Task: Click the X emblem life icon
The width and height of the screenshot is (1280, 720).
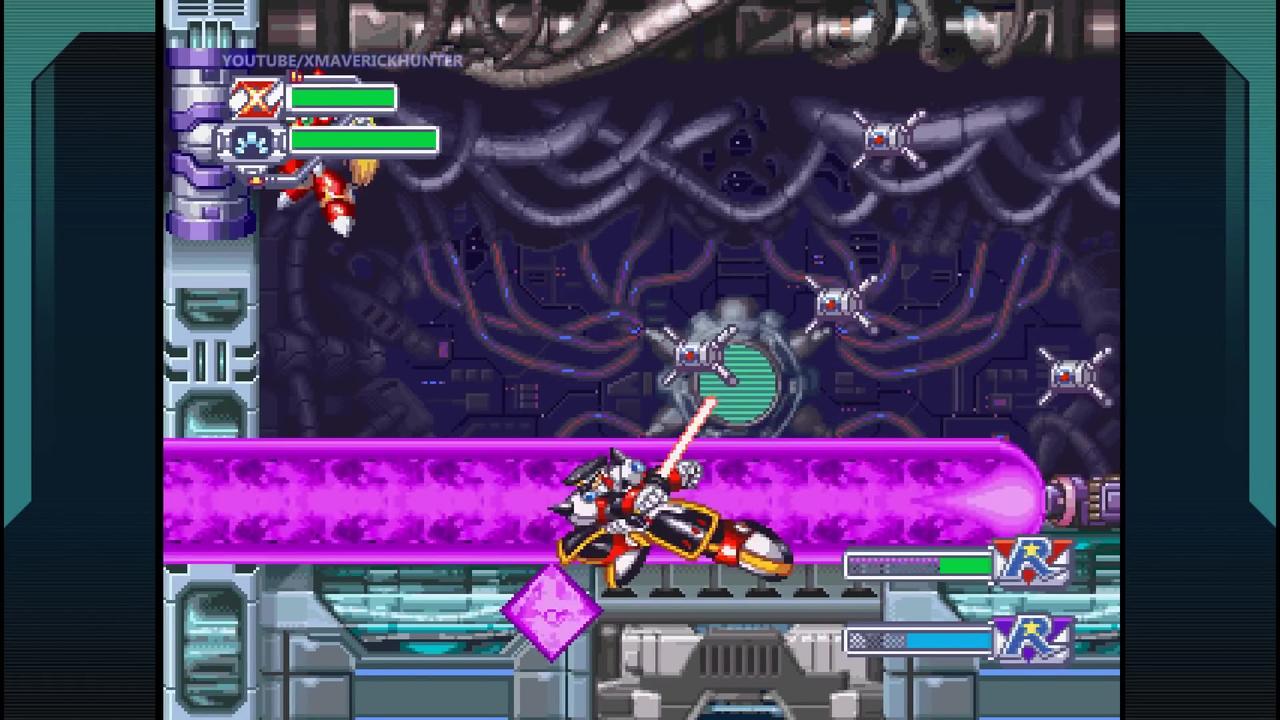Action: 257,97
